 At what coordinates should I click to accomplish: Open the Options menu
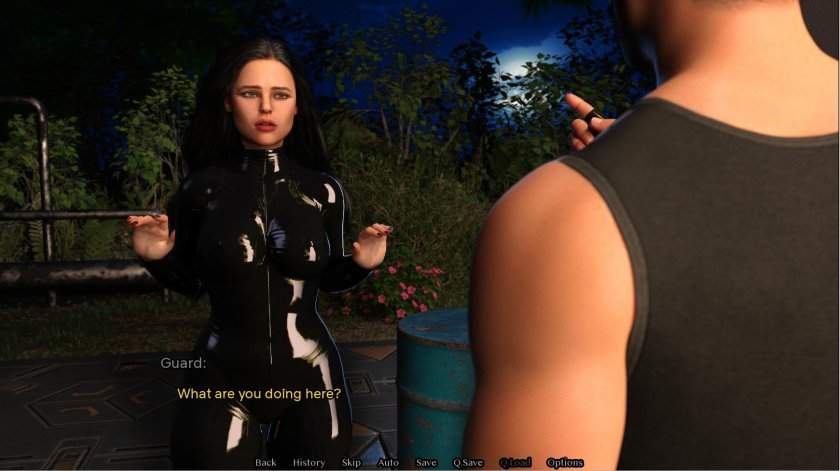(565, 462)
